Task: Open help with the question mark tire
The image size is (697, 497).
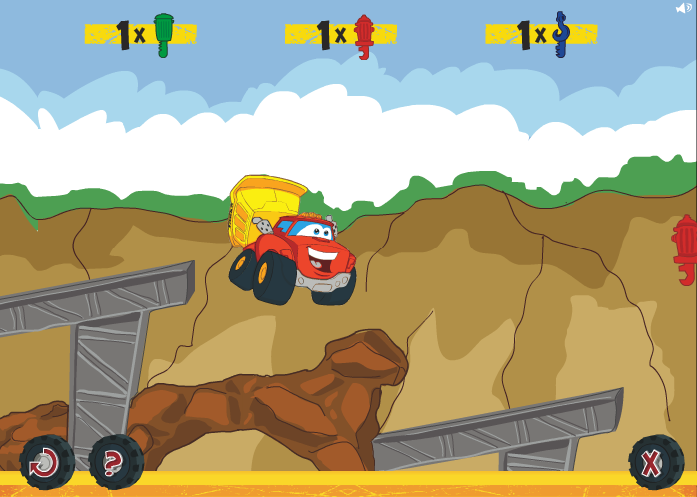Action: pos(116,462)
